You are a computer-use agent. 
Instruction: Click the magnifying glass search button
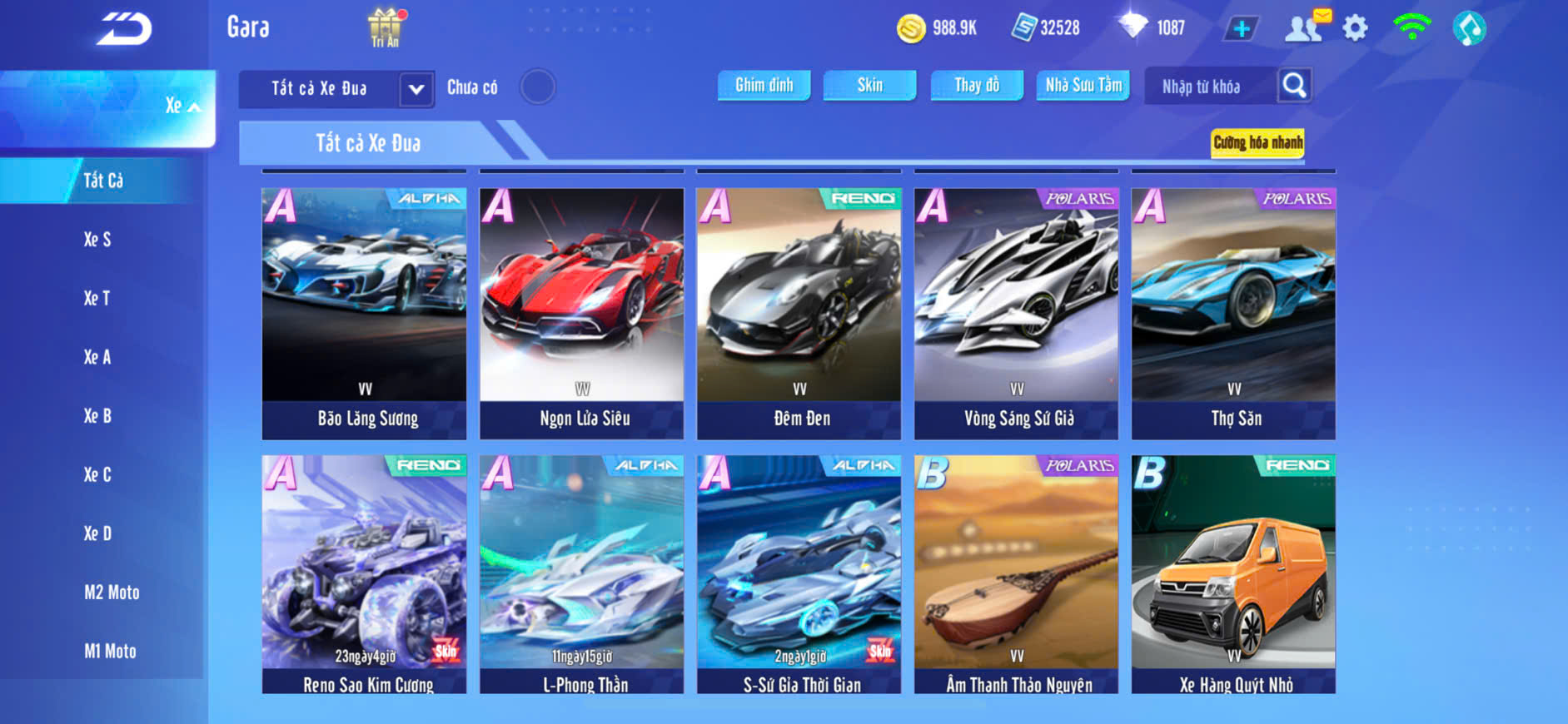[1294, 85]
